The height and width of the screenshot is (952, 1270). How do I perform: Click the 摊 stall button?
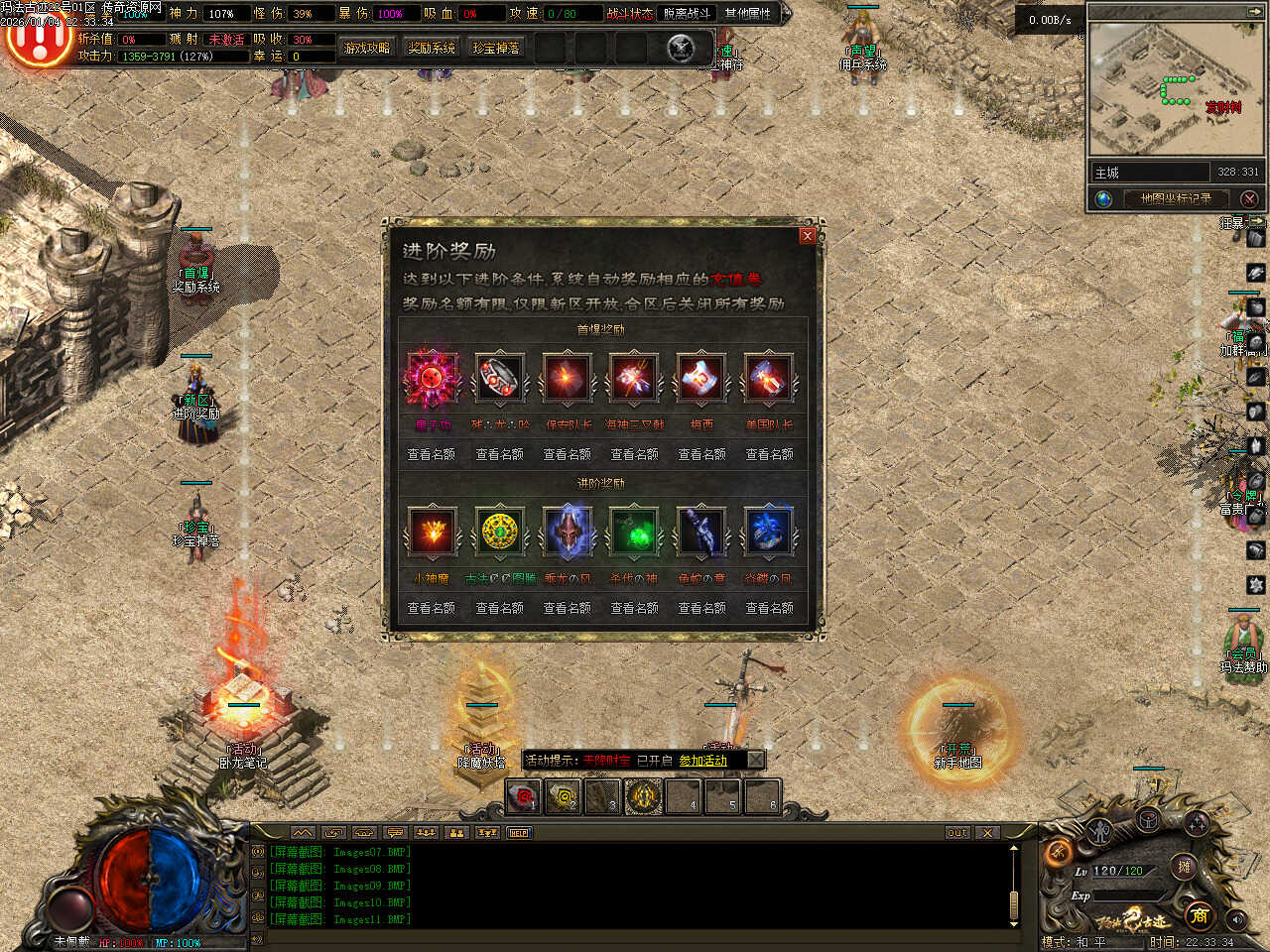pos(1184,866)
